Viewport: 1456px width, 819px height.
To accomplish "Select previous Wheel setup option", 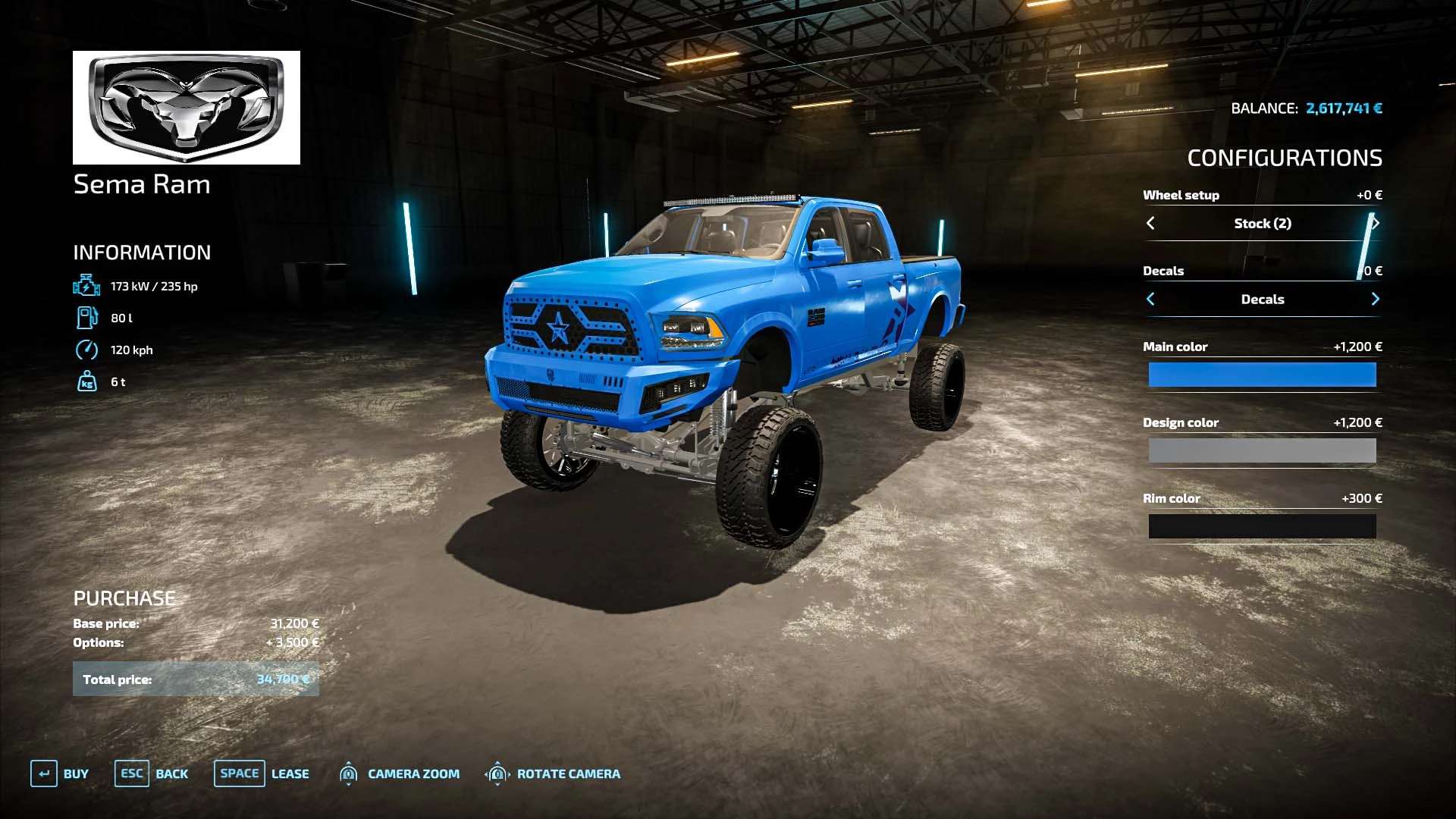I will (1150, 223).
